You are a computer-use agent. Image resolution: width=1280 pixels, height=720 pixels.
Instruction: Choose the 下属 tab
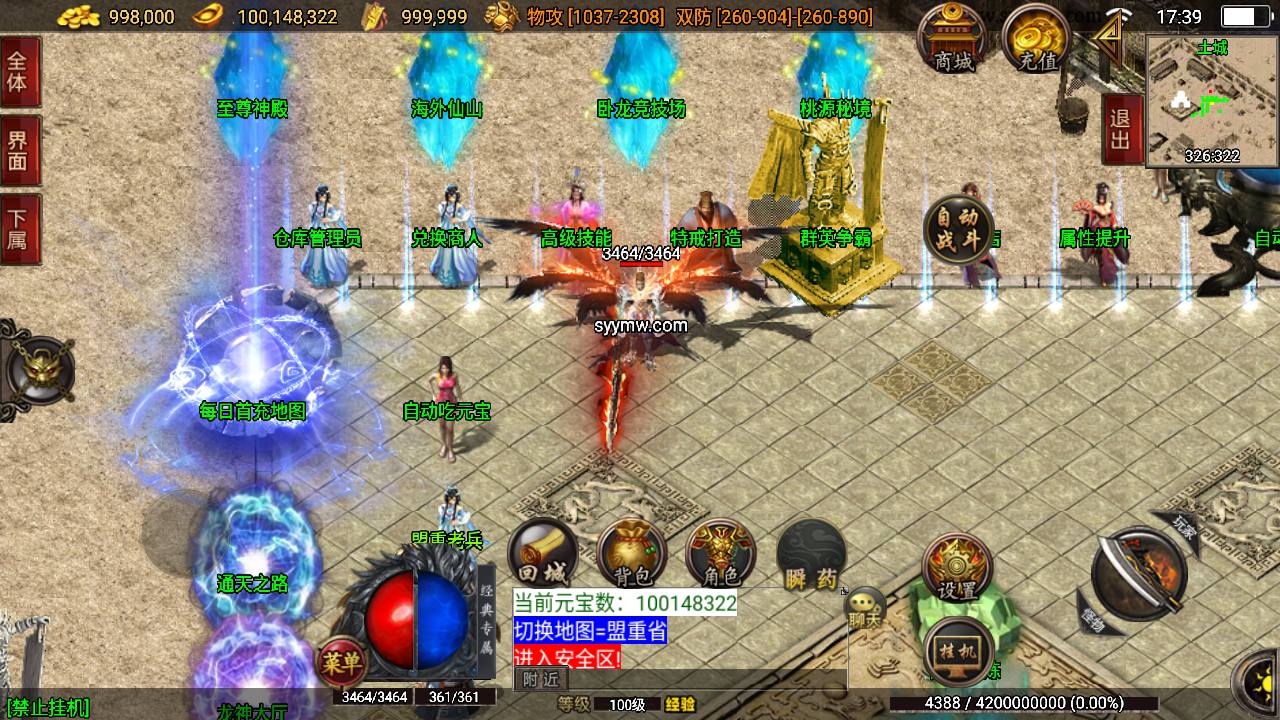click(18, 229)
